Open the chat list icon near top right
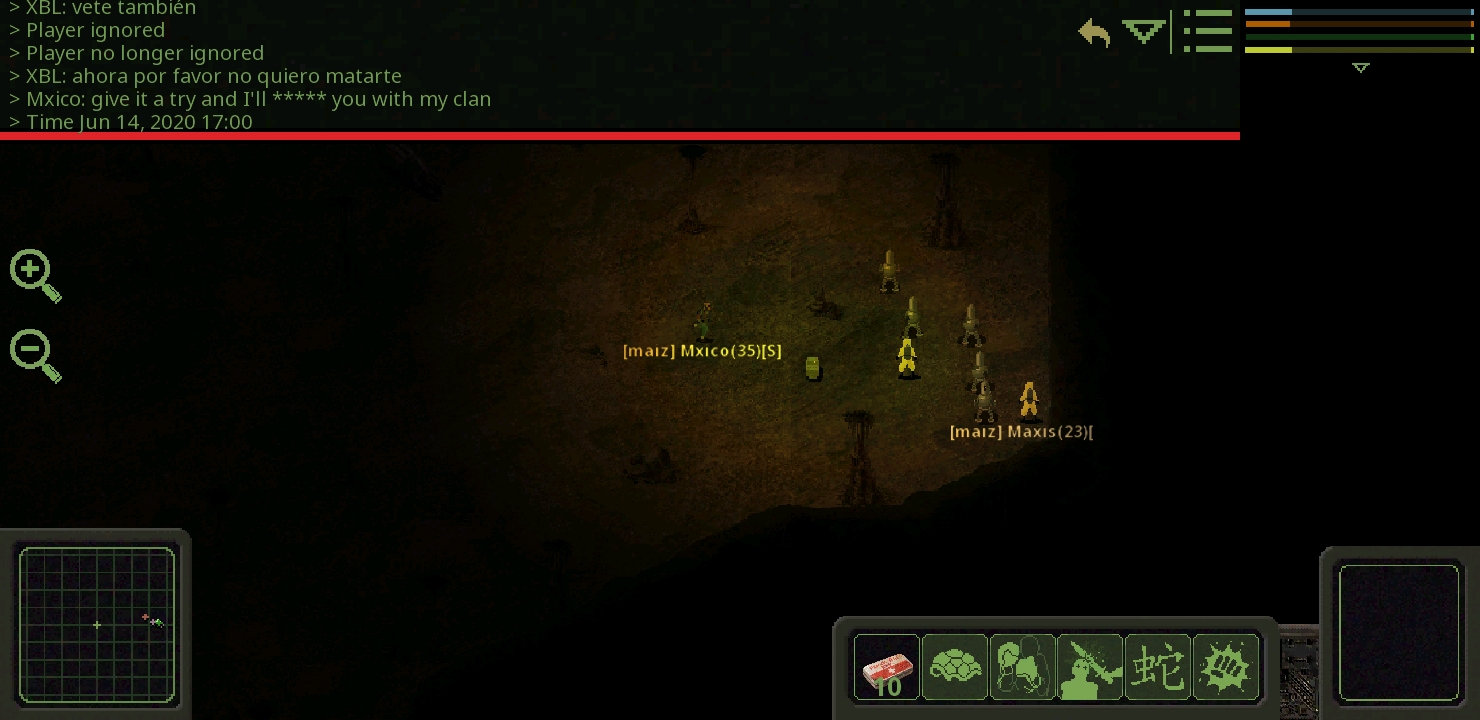The height and width of the screenshot is (720, 1480). [1208, 31]
